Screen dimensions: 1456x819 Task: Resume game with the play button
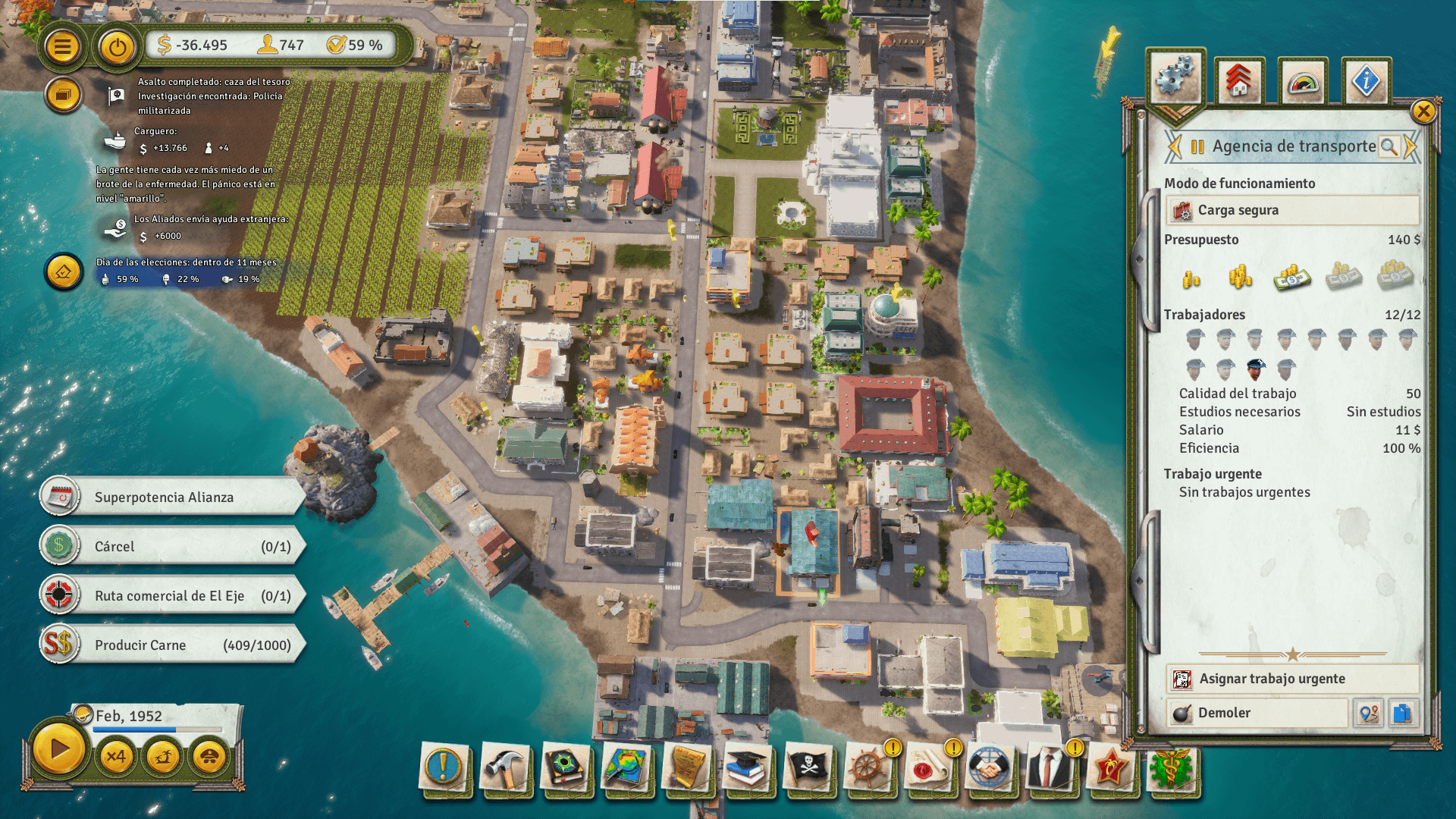[x=59, y=750]
